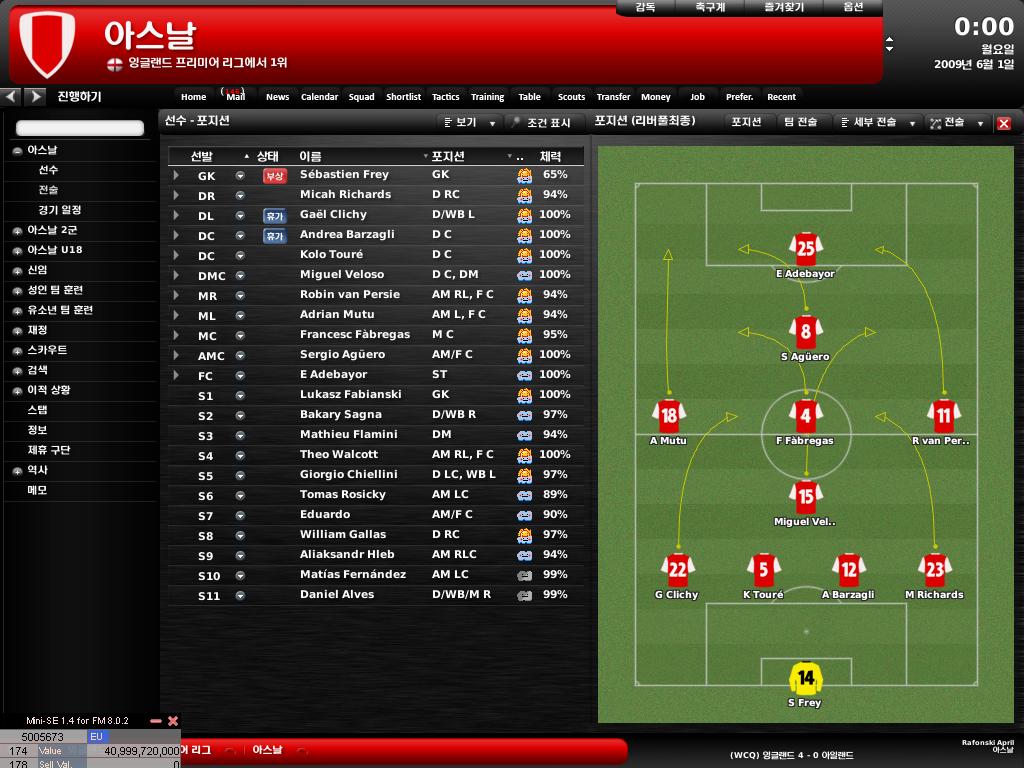Viewport: 1024px width, 768px height.
Task: Open the 세부 전술 detailed tactics dropdown
Action: [879, 123]
